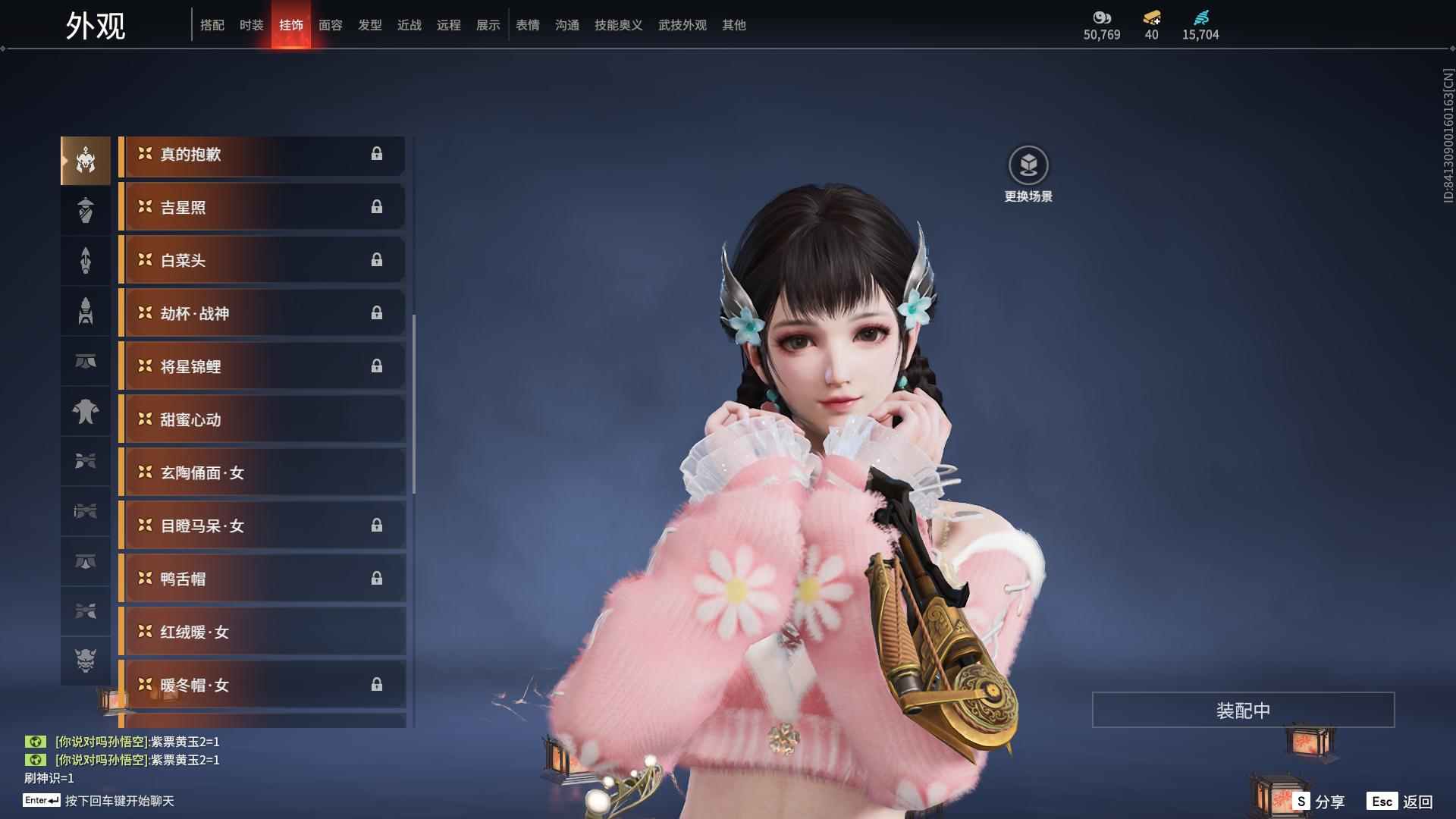
Task: Open the chat input box
Action: click(119, 801)
